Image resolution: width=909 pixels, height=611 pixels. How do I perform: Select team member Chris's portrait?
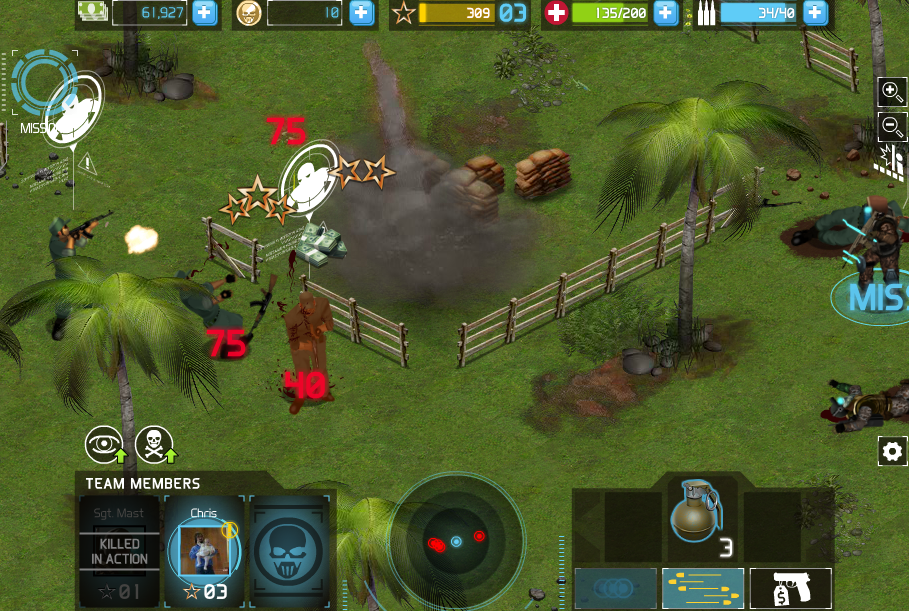pyautogui.click(x=204, y=549)
